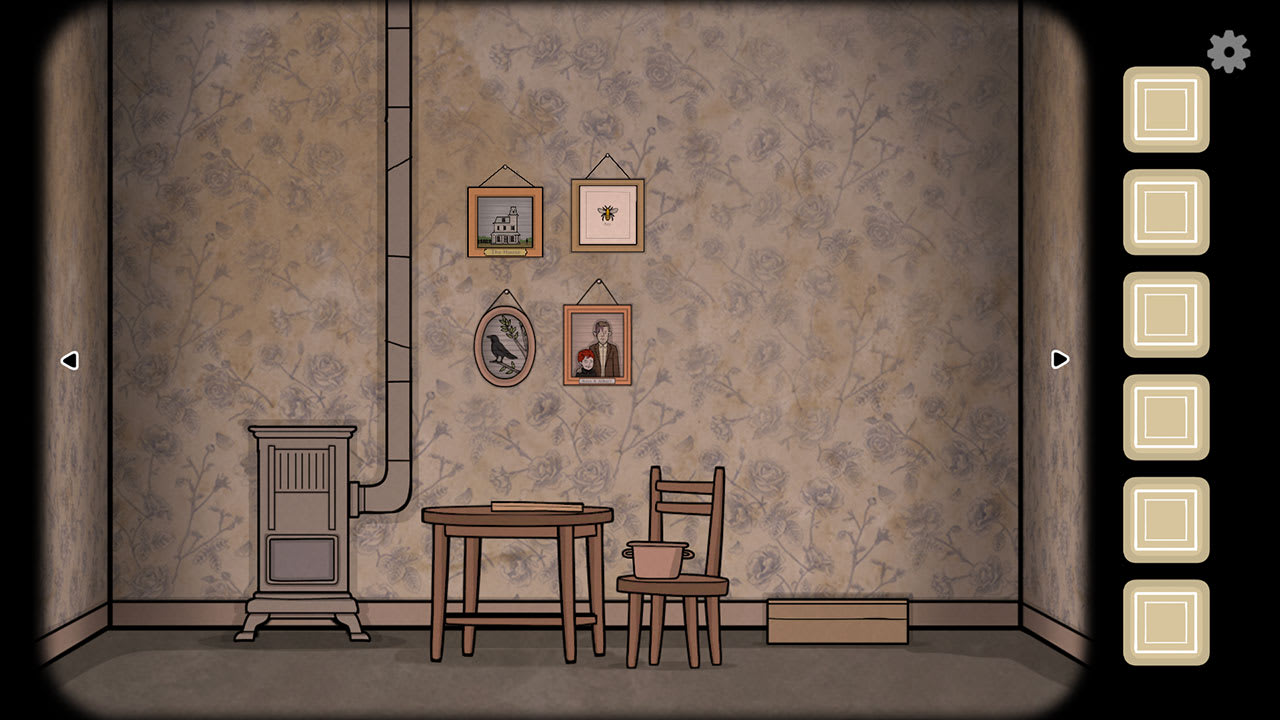The image size is (1280, 720).
Task: Inspect the bee picture in square frame
Action: pyautogui.click(x=606, y=213)
